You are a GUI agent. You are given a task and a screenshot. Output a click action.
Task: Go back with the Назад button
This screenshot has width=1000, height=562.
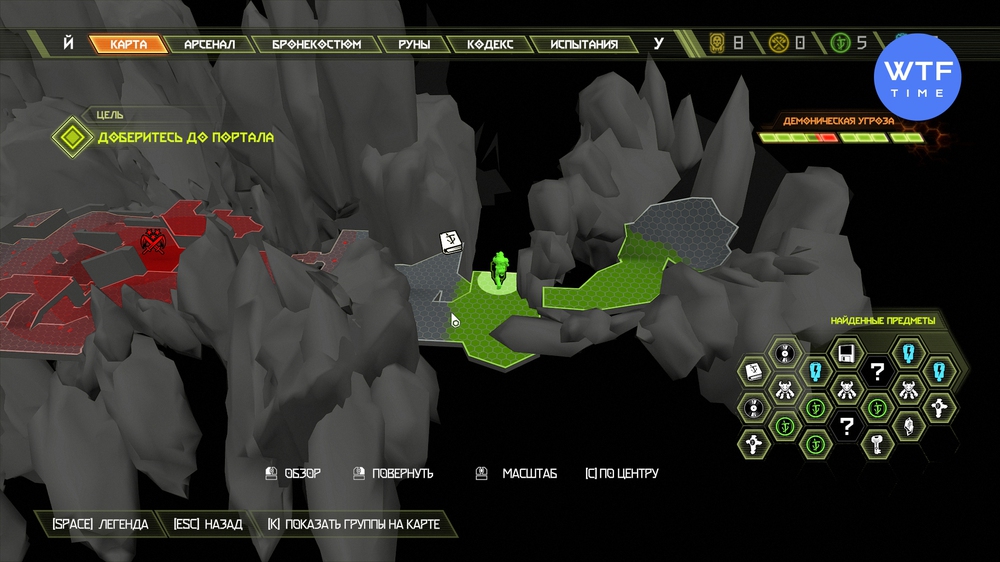208,524
